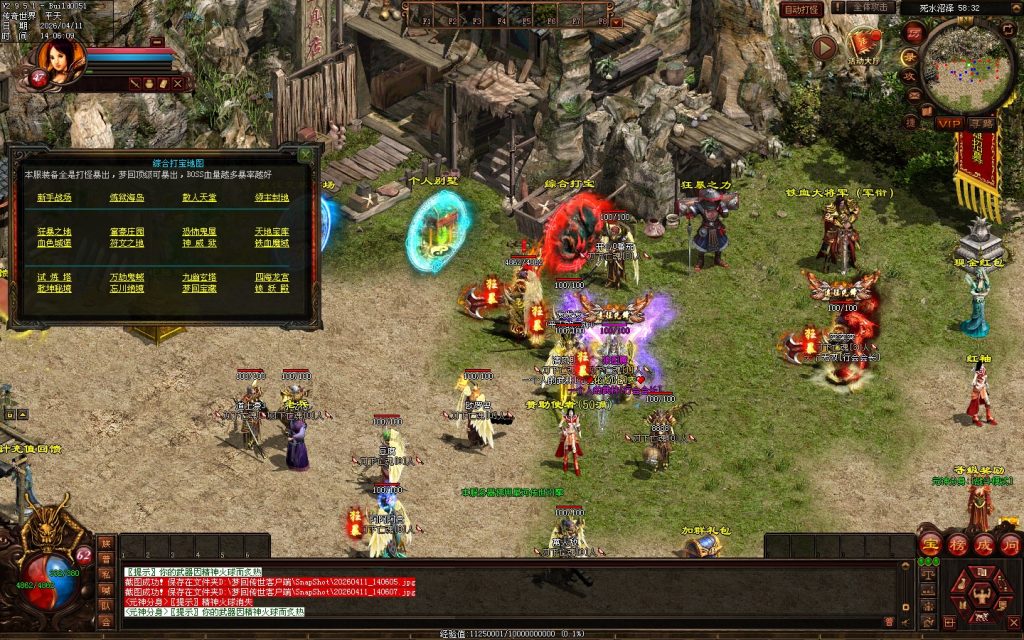This screenshot has width=1024, height=640.
Task: Go to 领主封地 via its link
Action: click(271, 197)
